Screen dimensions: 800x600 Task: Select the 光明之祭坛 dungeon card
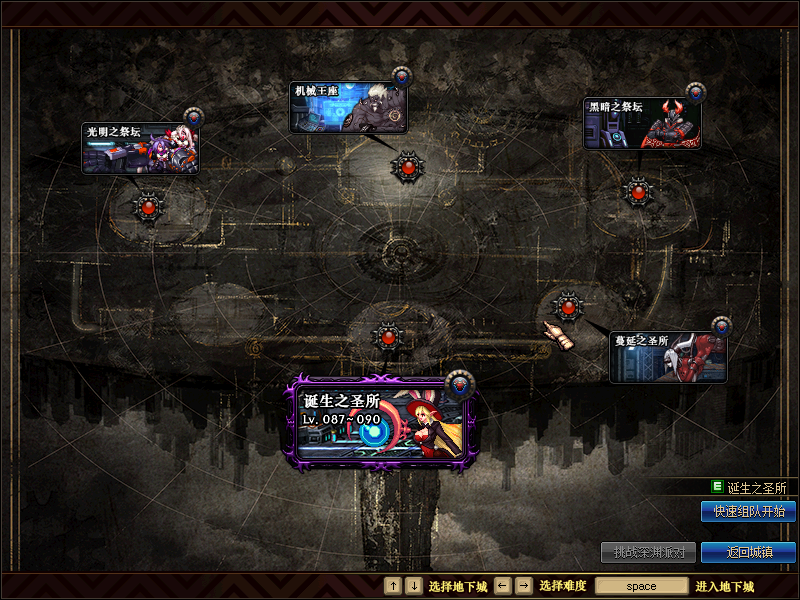click(140, 148)
